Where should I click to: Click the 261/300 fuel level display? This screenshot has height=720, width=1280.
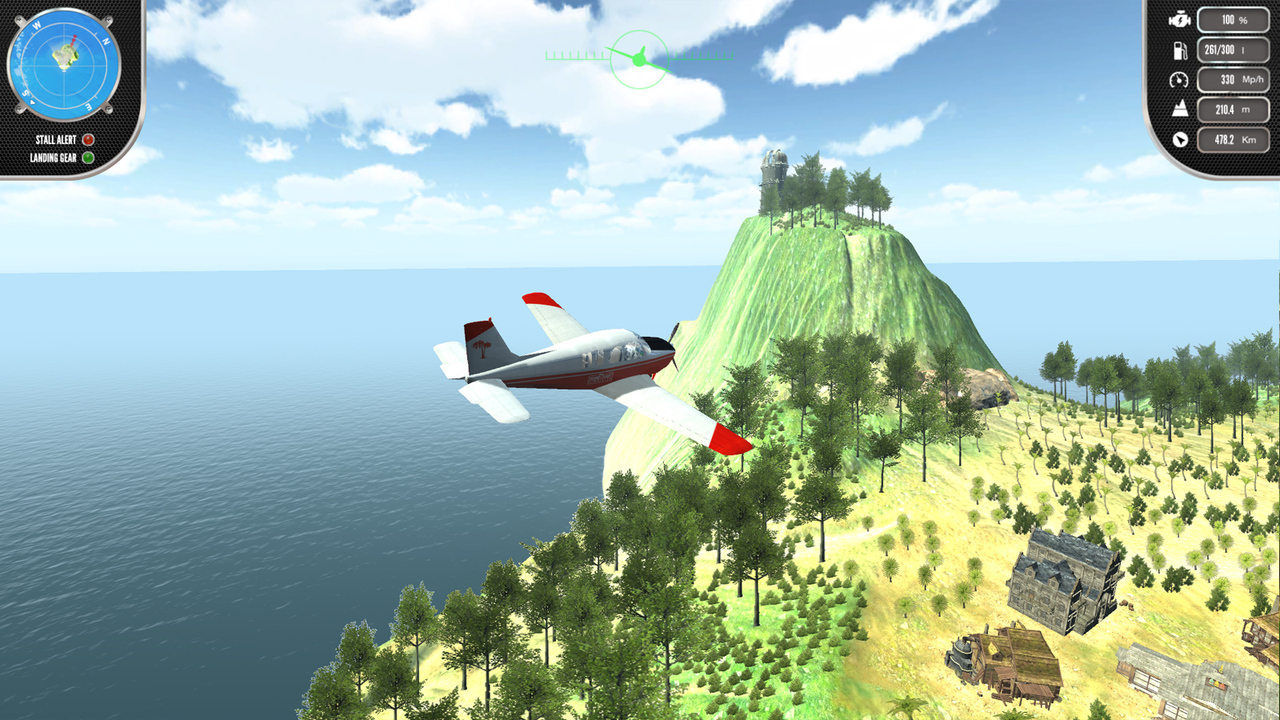(x=1232, y=50)
